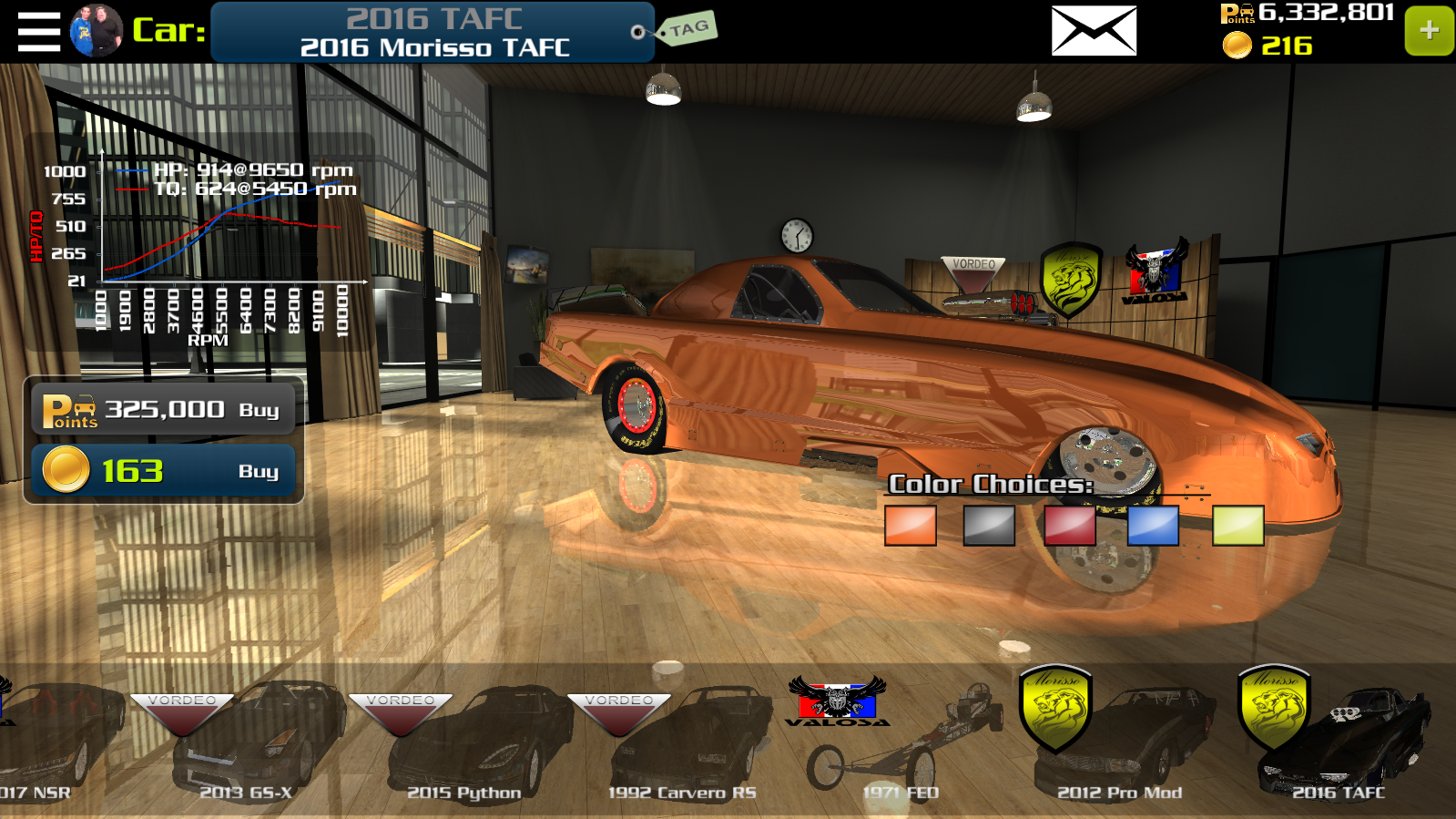Image resolution: width=1456 pixels, height=819 pixels.
Task: Tap the green plus to add currency
Action: click(1429, 31)
